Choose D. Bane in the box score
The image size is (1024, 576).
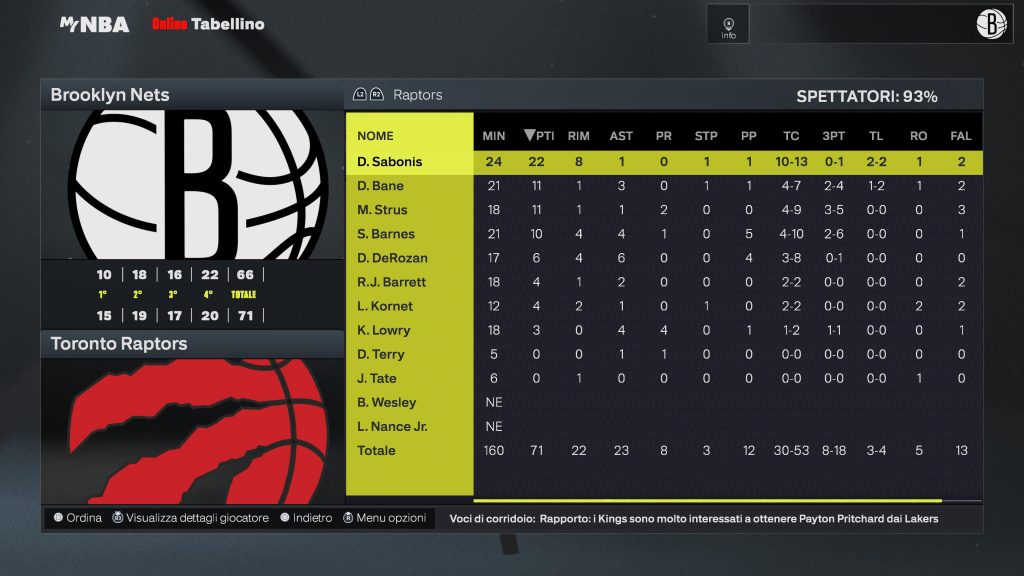point(380,186)
